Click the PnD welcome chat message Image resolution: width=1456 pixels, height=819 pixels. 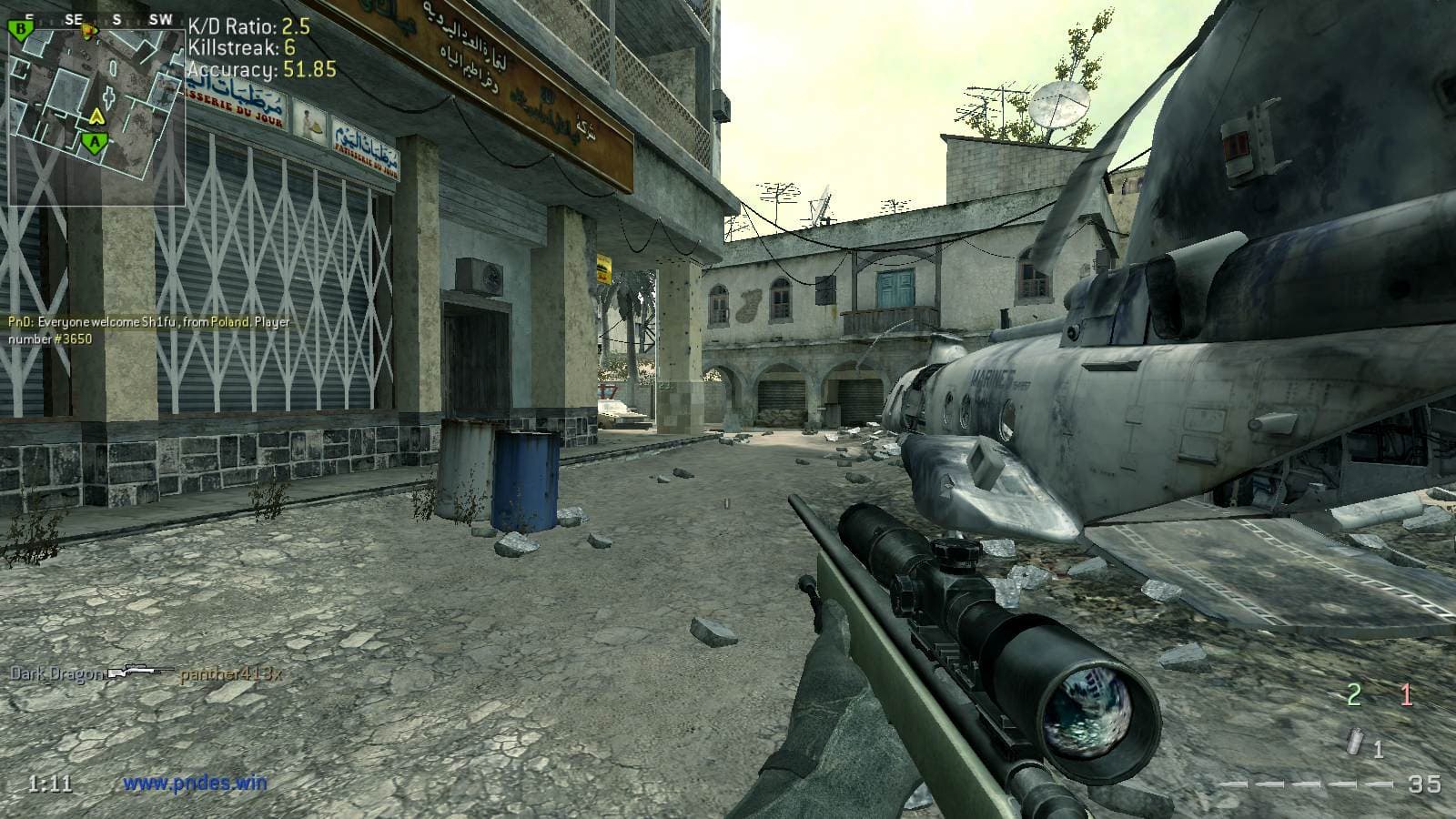click(150, 329)
